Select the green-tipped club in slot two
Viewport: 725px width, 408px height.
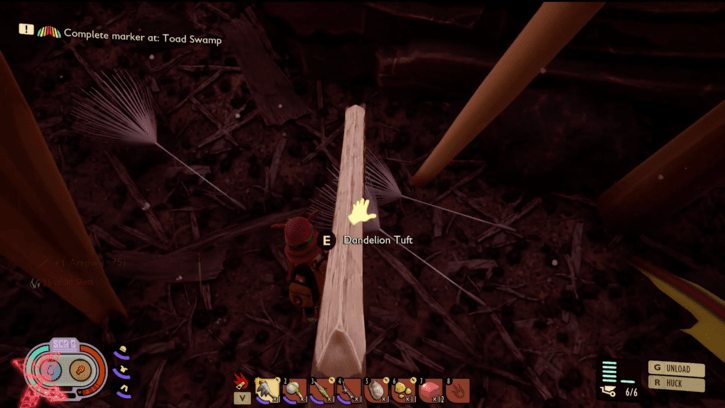click(x=294, y=390)
